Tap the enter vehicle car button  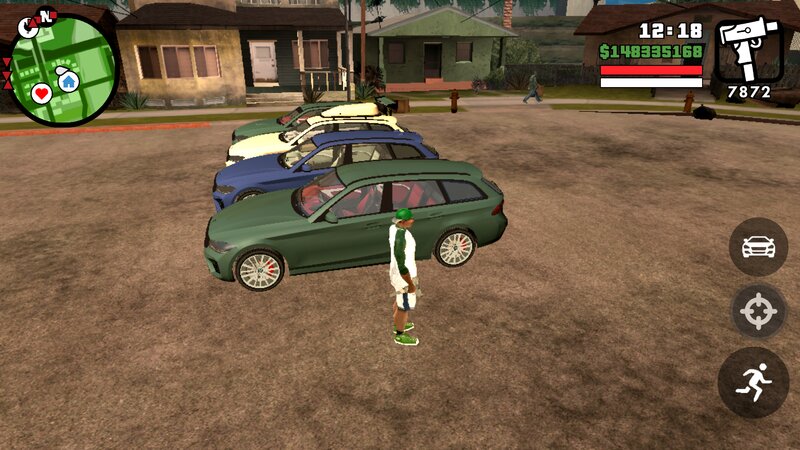coord(758,246)
